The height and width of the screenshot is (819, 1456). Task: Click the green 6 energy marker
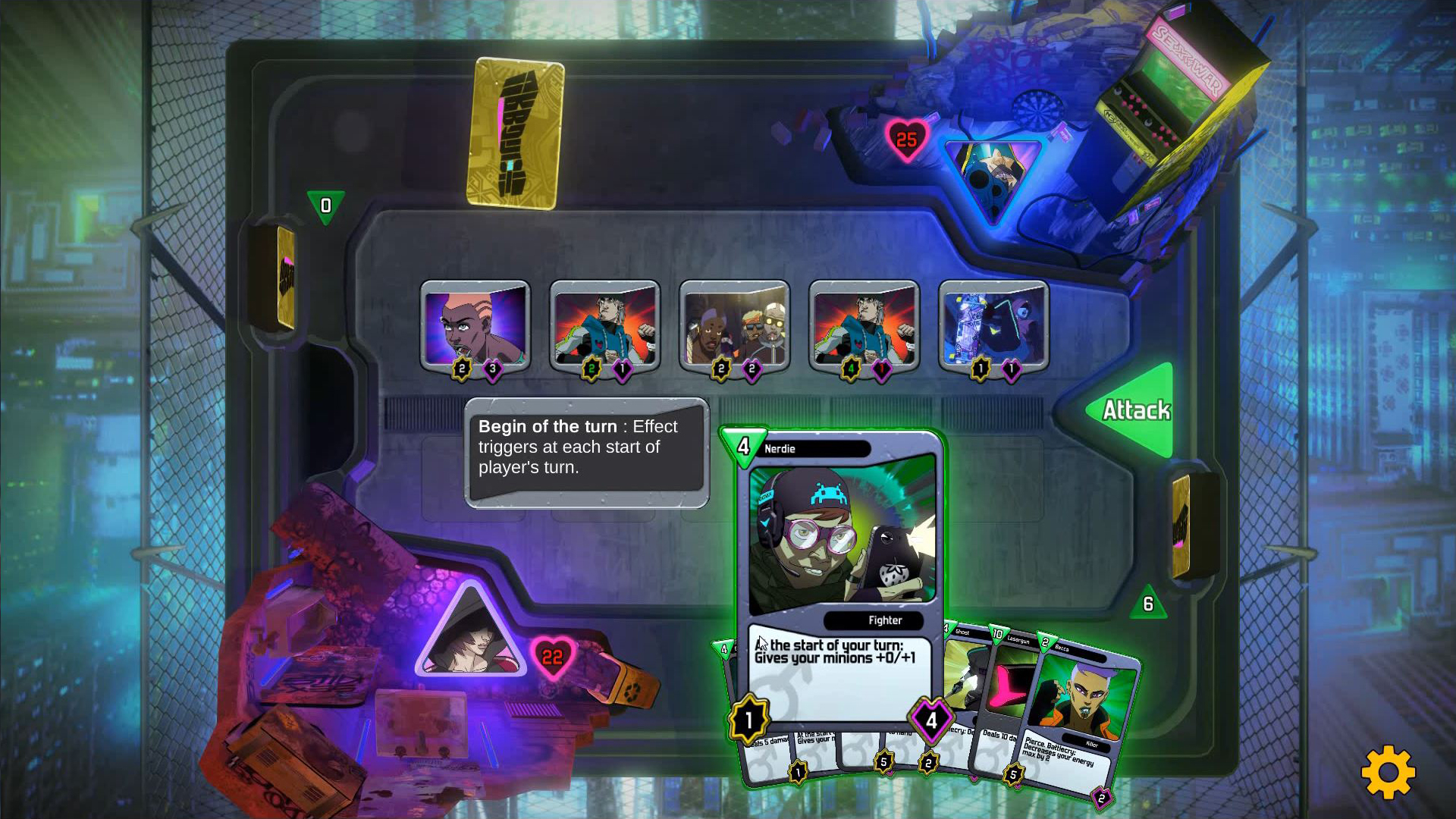[x=1150, y=603]
